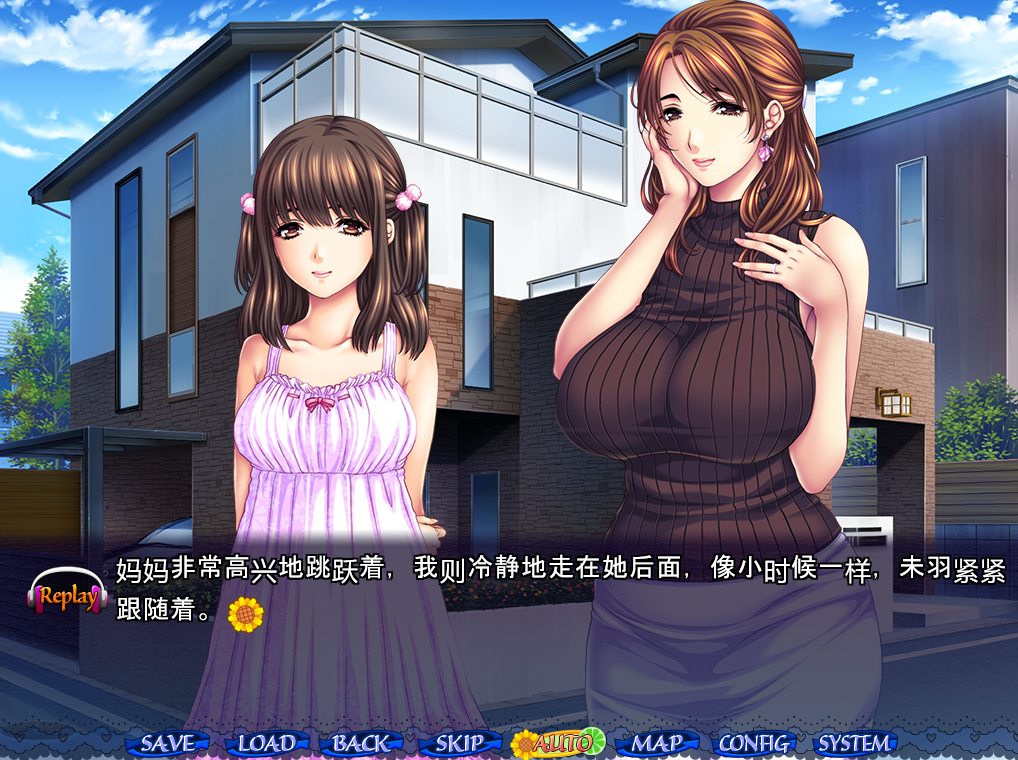Image resolution: width=1018 pixels, height=760 pixels.
Task: Open the LOAD menu
Action: click(265, 743)
